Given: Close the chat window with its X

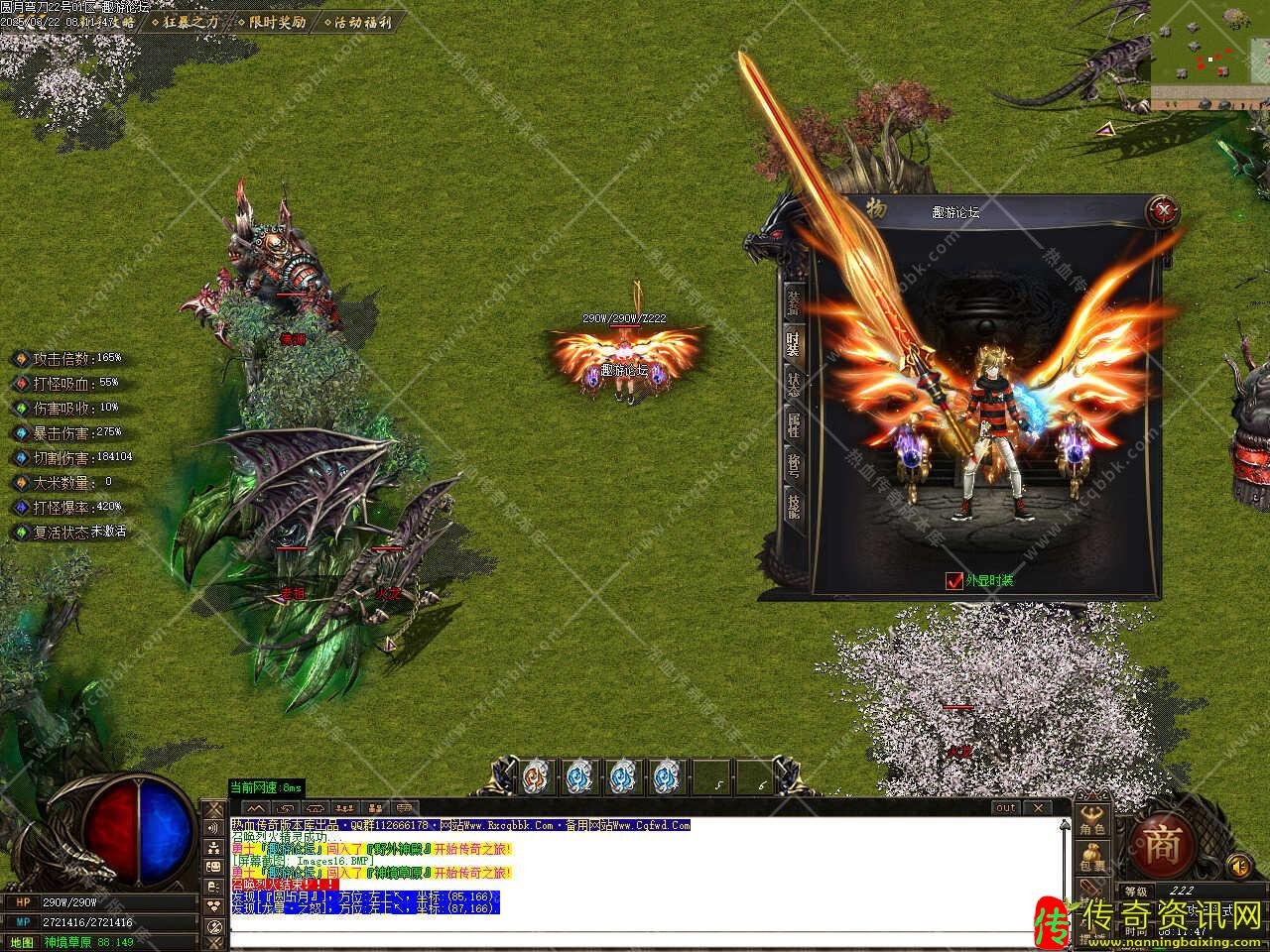Looking at the screenshot, I should click(x=1039, y=808).
